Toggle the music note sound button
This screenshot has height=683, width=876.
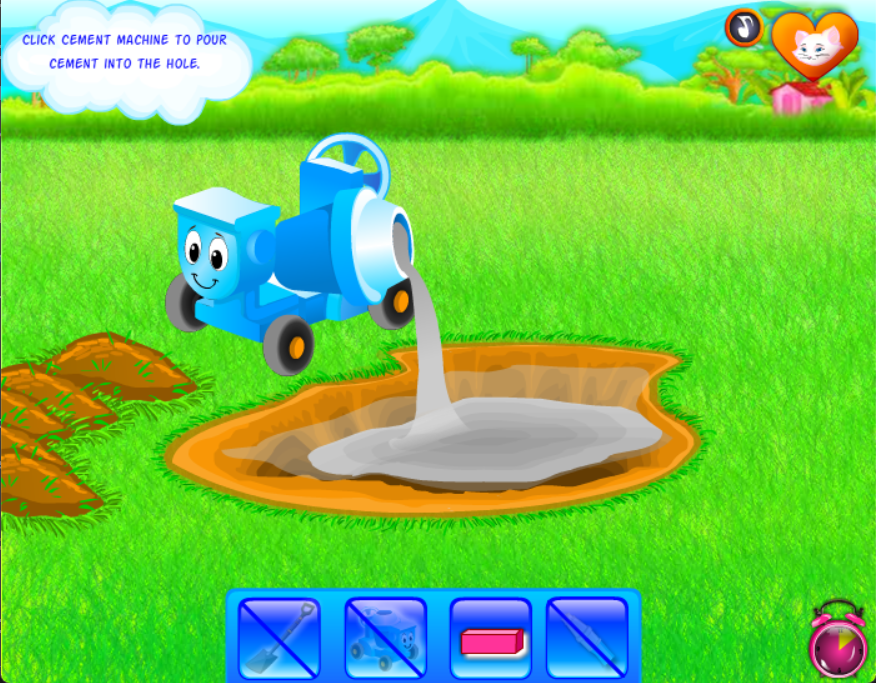(x=744, y=27)
